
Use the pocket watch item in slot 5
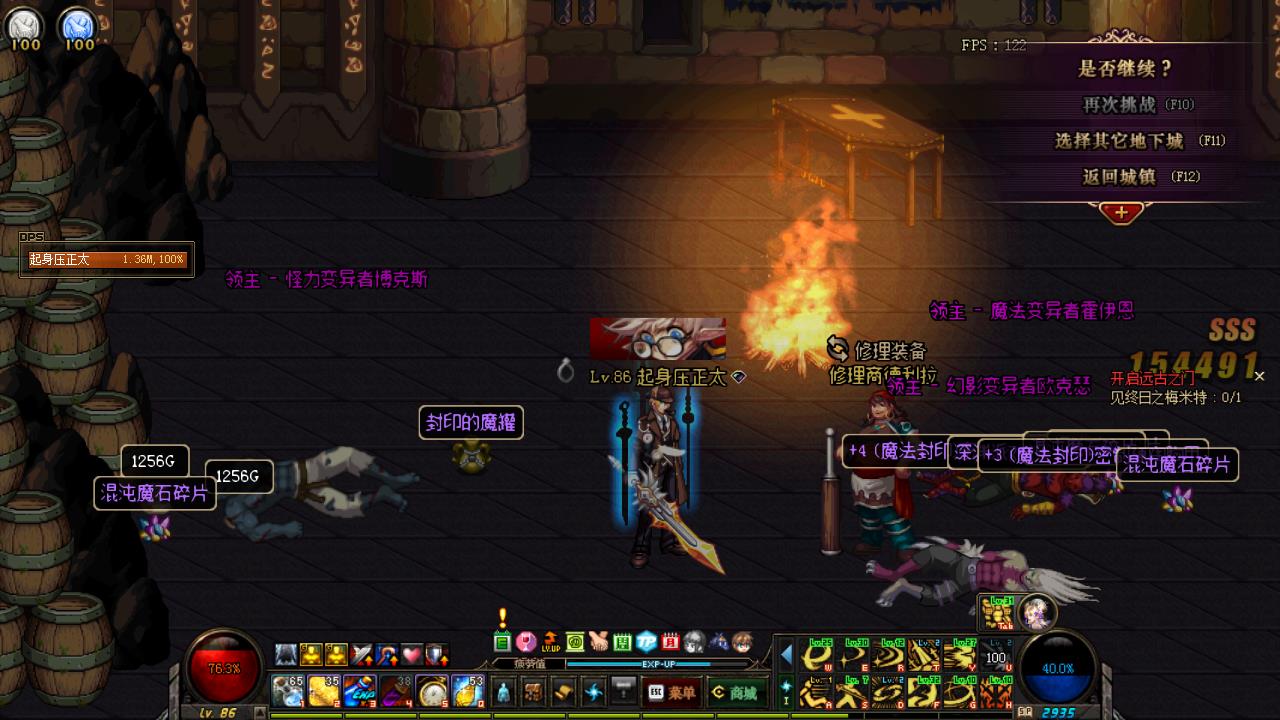coord(432,691)
